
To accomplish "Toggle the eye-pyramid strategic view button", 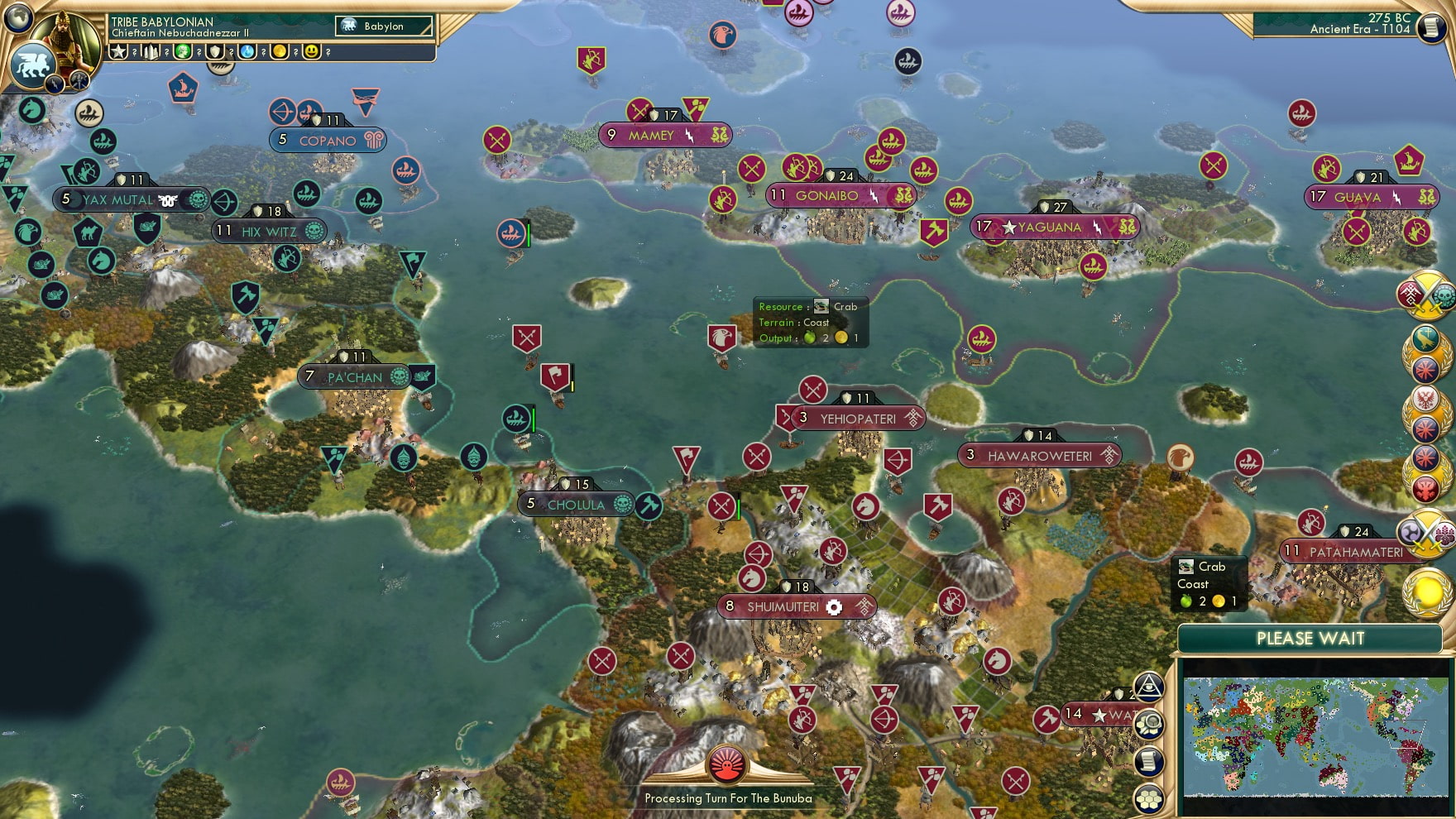I will [1149, 686].
